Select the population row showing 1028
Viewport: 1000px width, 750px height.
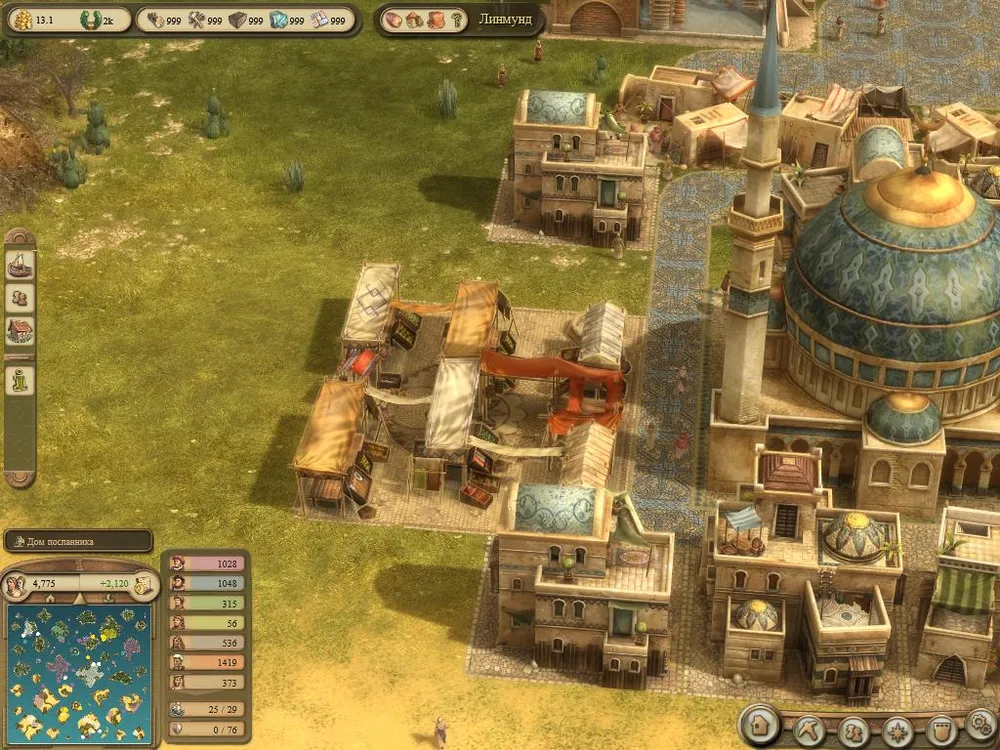pyautogui.click(x=205, y=564)
